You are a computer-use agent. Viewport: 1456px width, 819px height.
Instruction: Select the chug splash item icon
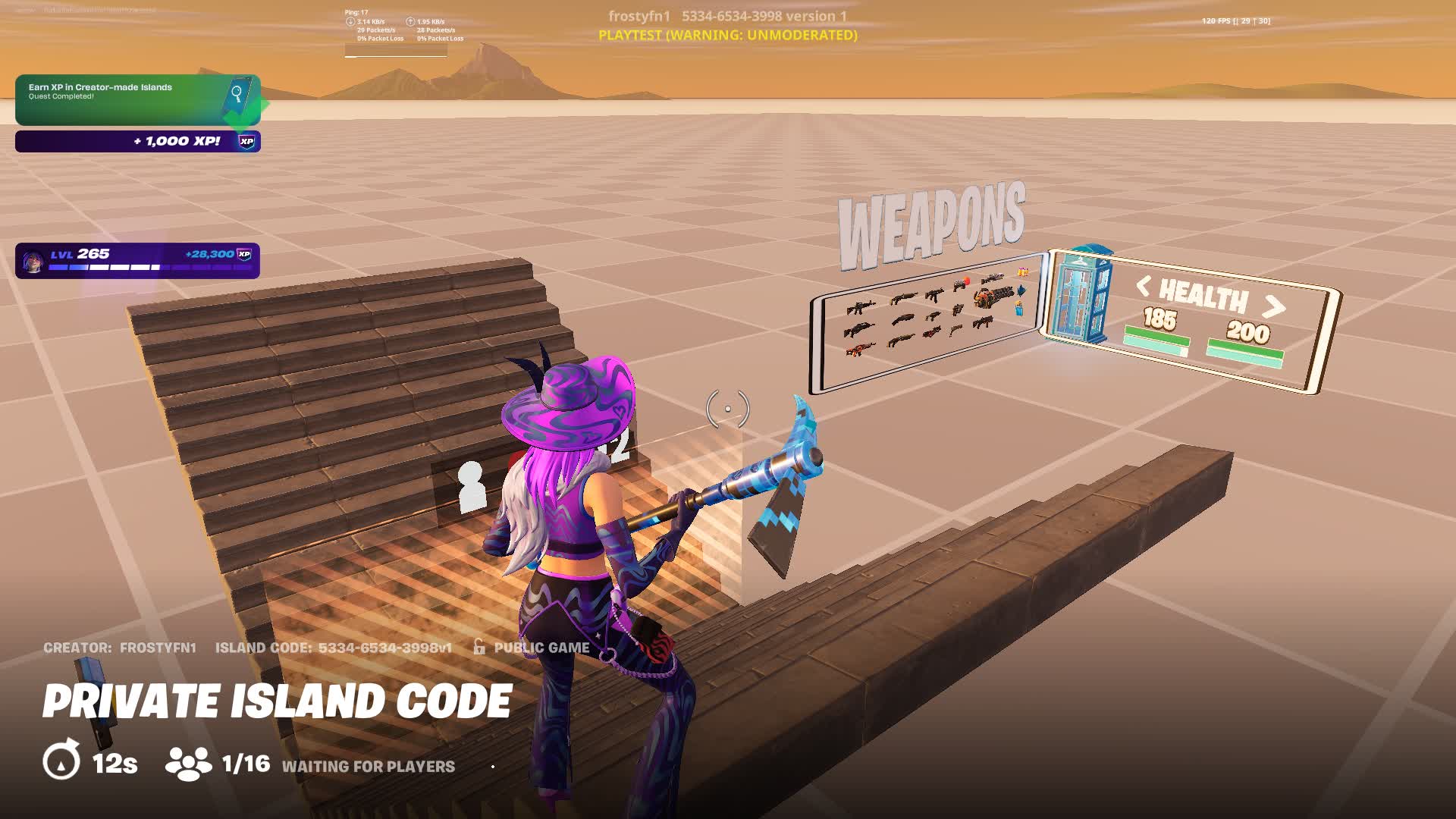pos(1018,310)
